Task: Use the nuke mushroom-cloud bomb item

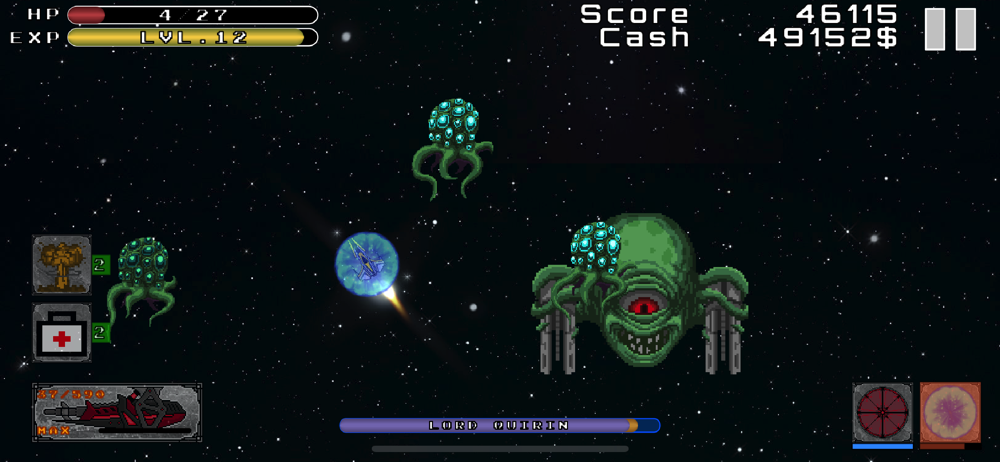Action: (62, 265)
